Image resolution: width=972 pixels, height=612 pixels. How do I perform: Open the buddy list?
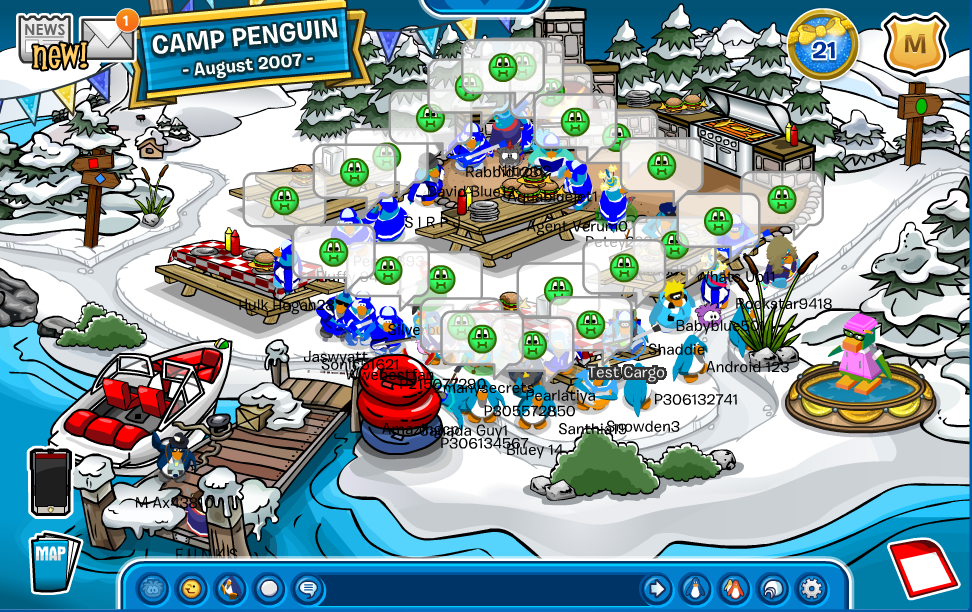(733, 587)
